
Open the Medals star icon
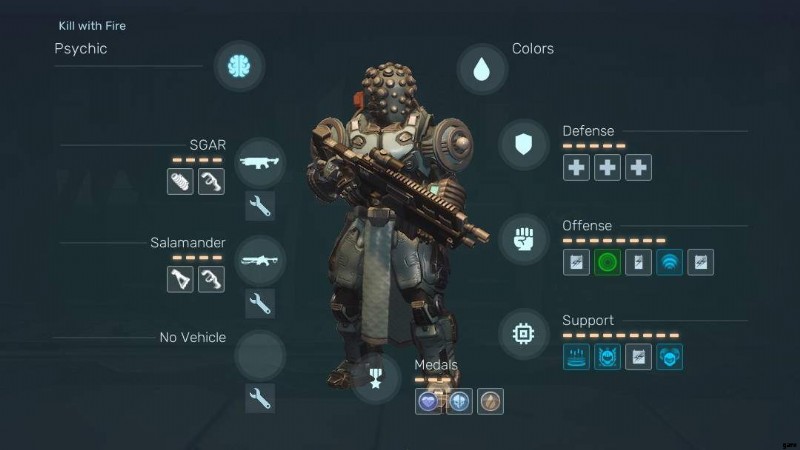(377, 380)
